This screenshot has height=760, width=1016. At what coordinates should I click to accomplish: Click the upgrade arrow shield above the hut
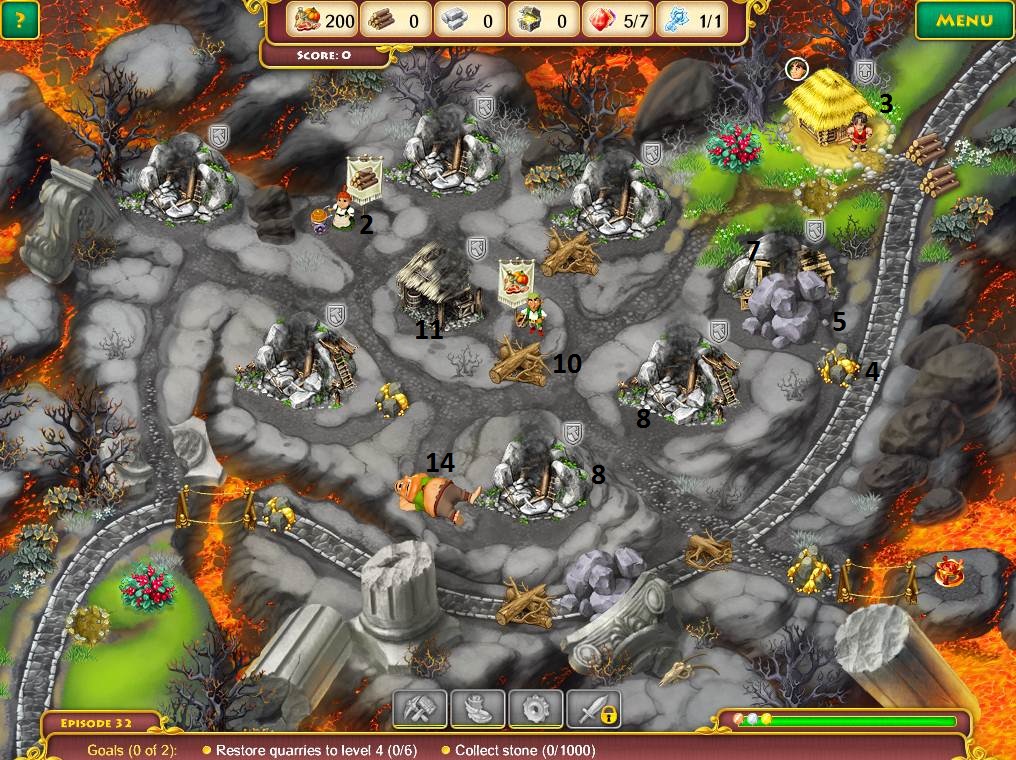pos(864,71)
